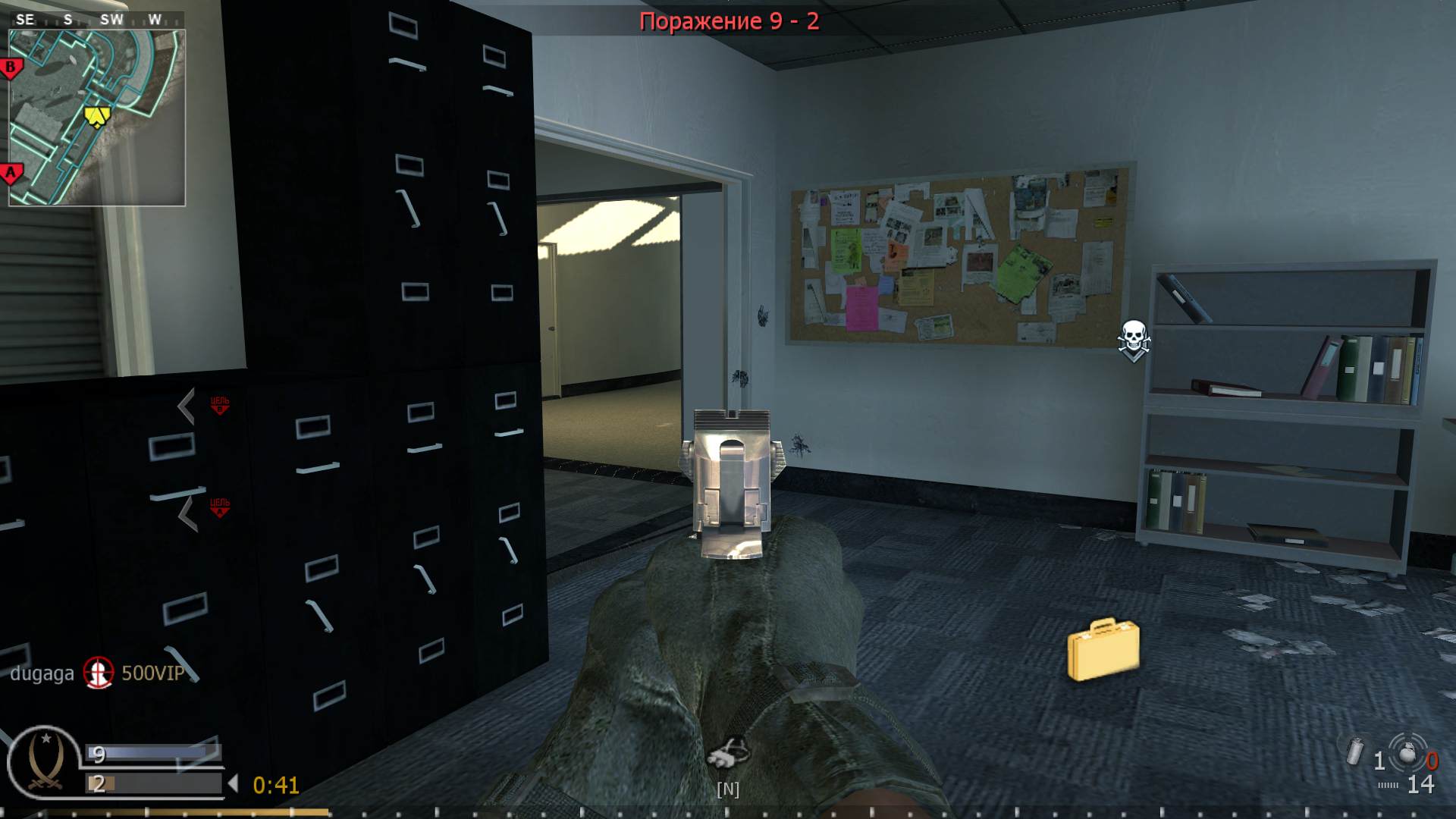Click the Поражение 9 - 2 scoreboard banner
Image resolution: width=1456 pixels, height=819 pixels.
coord(730,21)
